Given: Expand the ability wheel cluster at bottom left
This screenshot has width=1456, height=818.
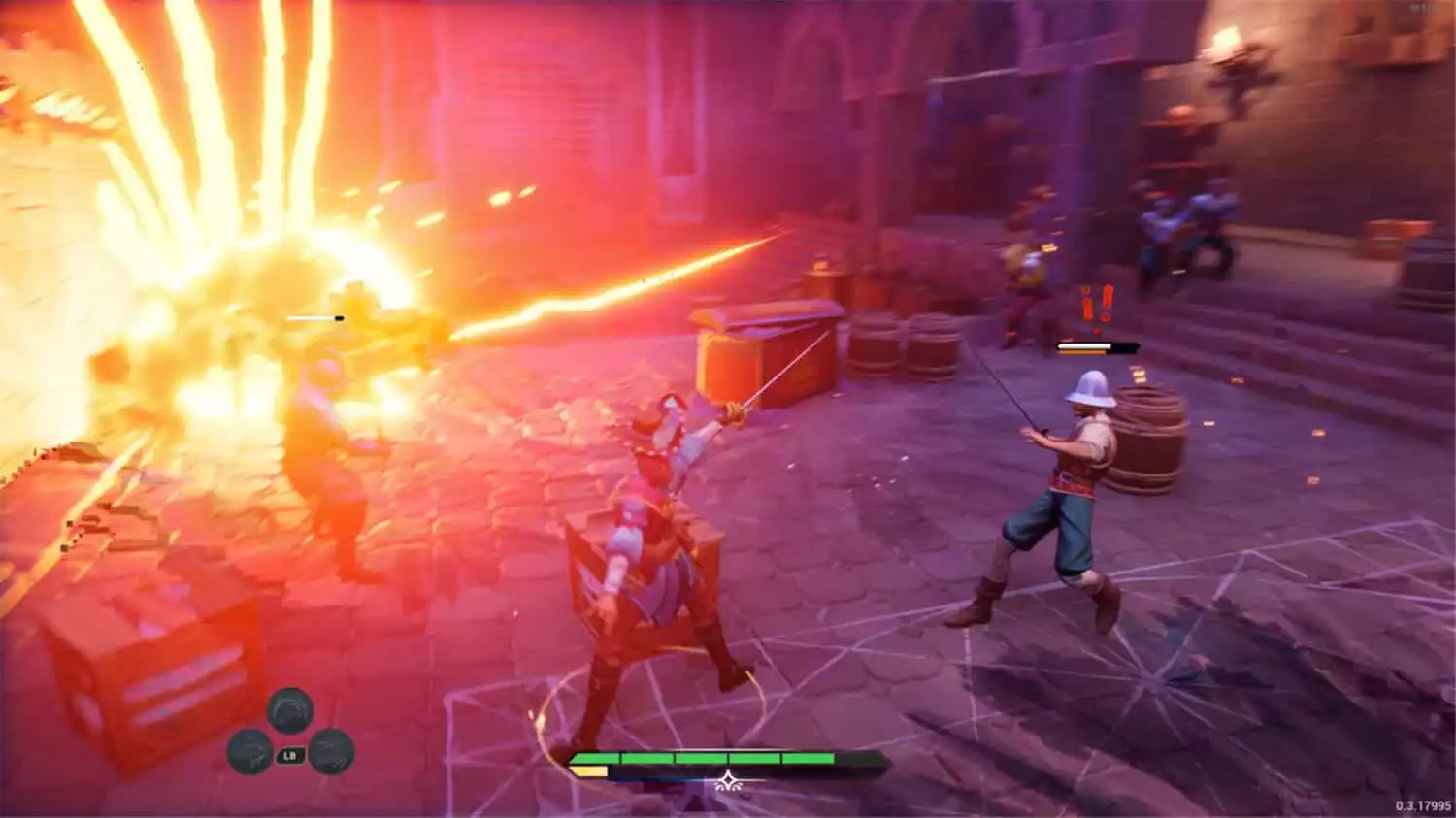Looking at the screenshot, I should click(x=290, y=733).
